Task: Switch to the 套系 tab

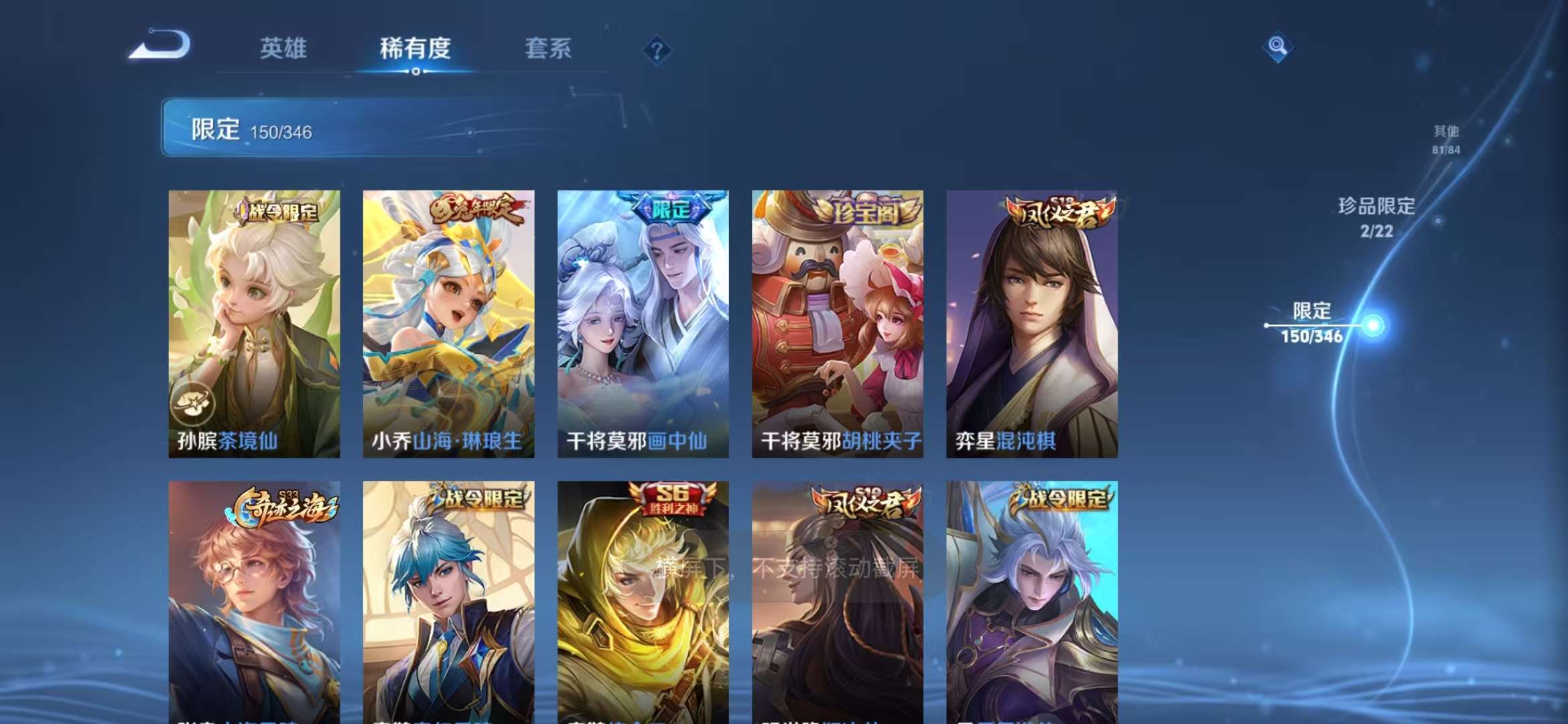Action: pos(549,48)
